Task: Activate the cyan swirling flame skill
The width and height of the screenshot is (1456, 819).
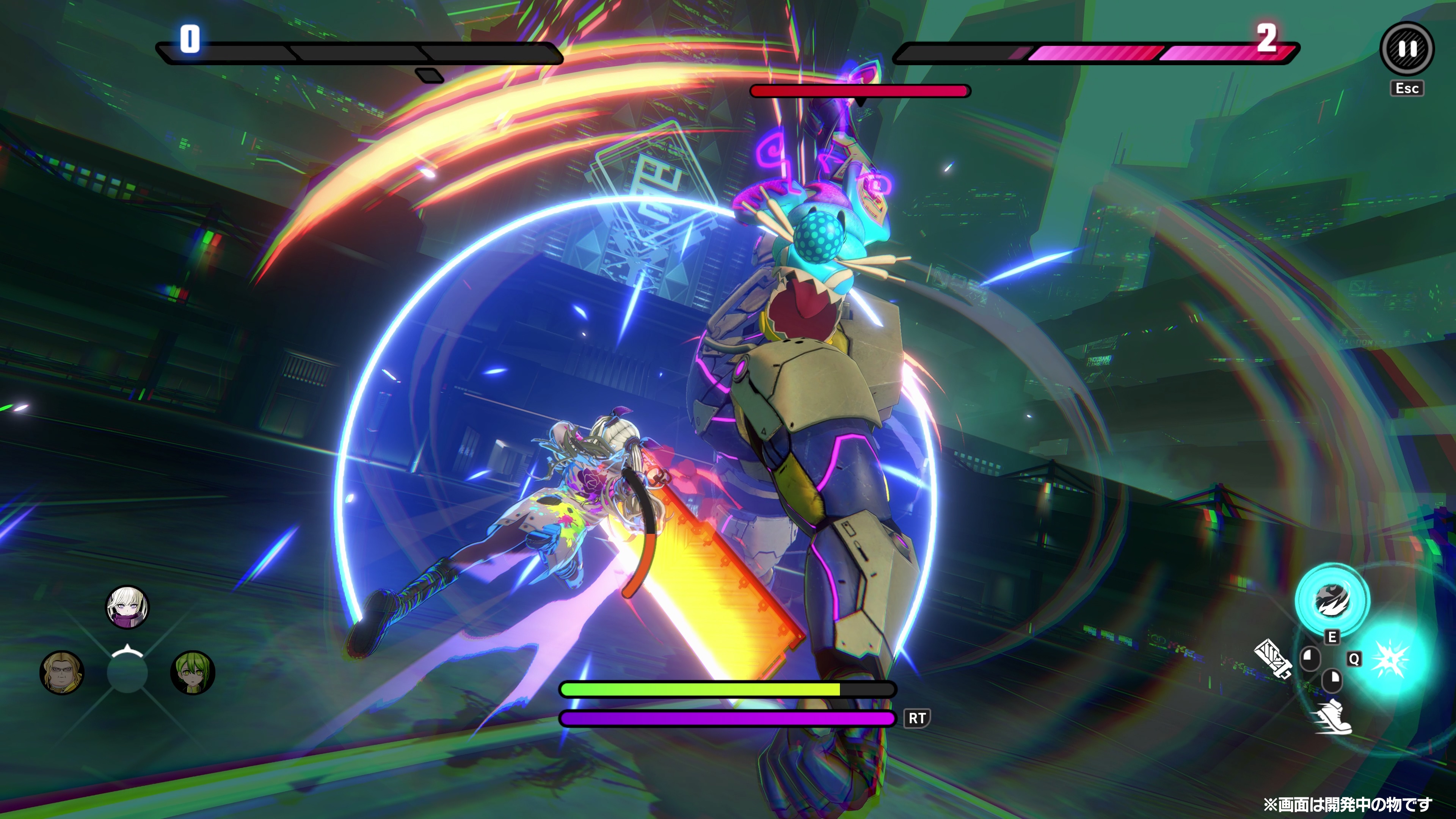Action: 1332,600
